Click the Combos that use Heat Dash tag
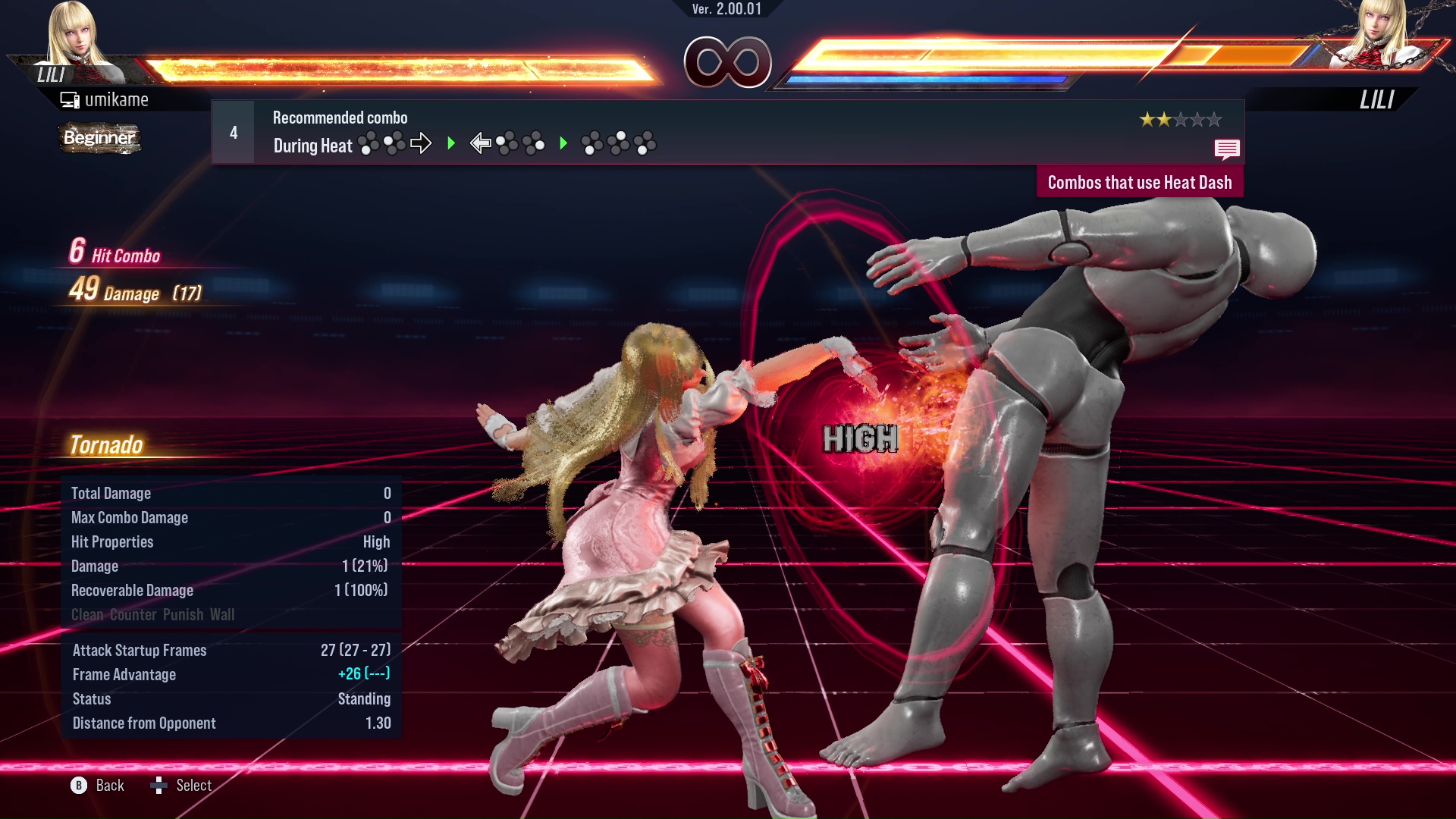Image resolution: width=1456 pixels, height=819 pixels. [x=1139, y=183]
